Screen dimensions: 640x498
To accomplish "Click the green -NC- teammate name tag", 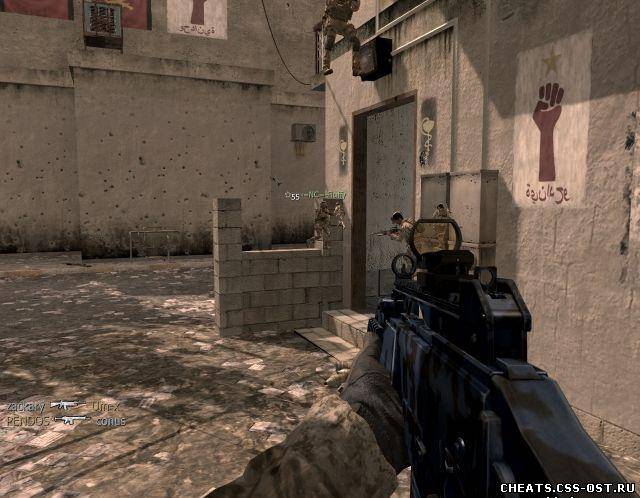I will click(321, 197).
